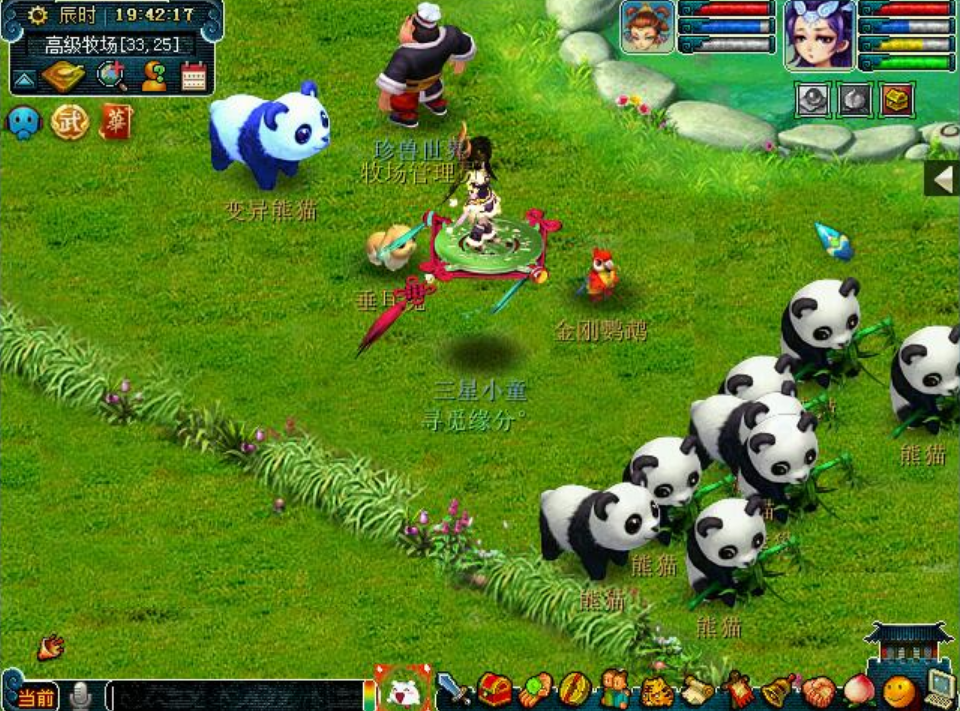Open the golden treasure chest buff slot
960x711 pixels.
click(x=897, y=100)
